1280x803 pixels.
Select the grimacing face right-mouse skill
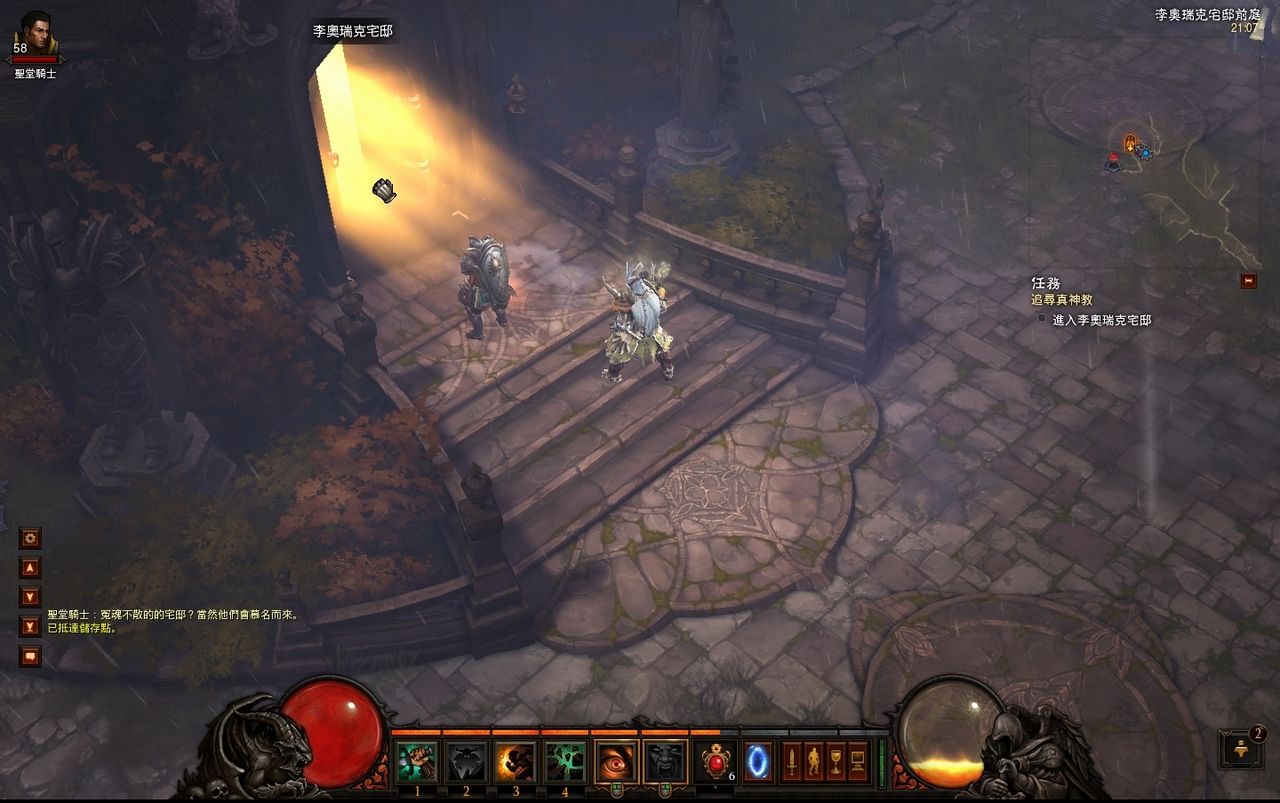click(x=665, y=762)
